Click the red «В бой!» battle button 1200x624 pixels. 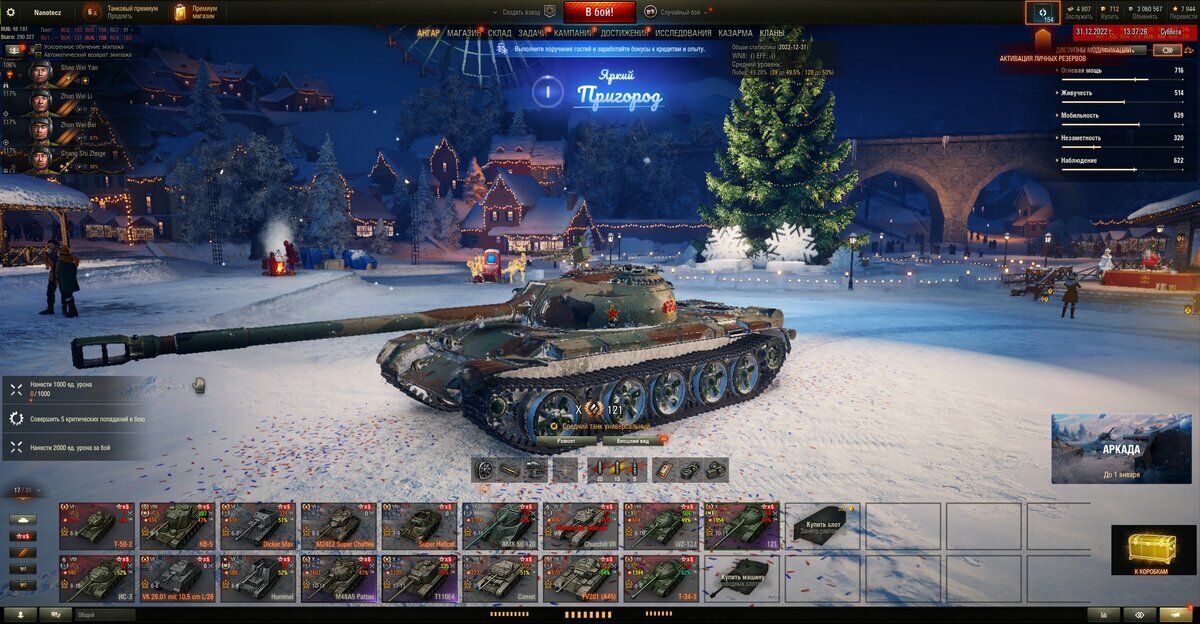pos(599,12)
